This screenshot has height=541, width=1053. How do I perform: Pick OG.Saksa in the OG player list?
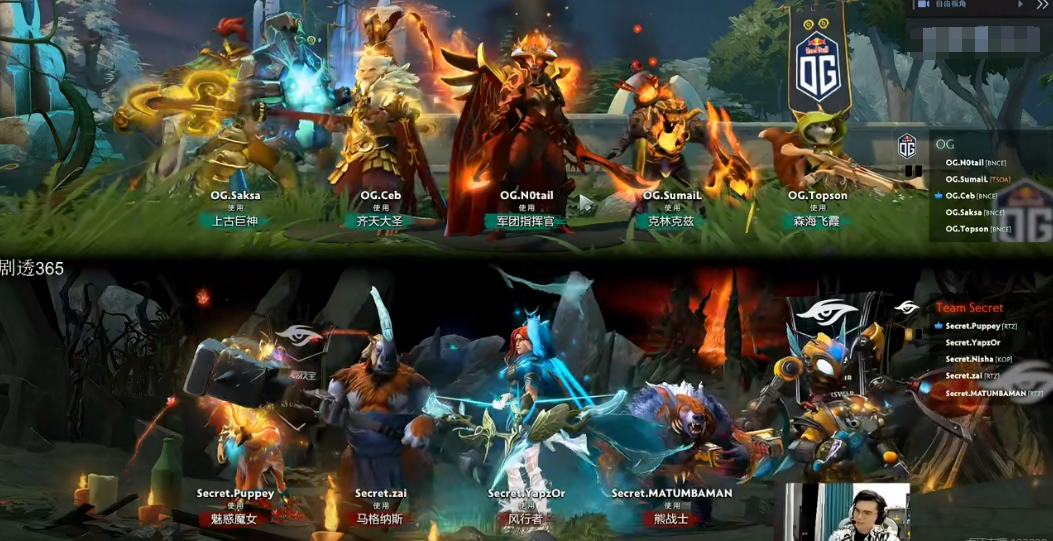[x=964, y=212]
